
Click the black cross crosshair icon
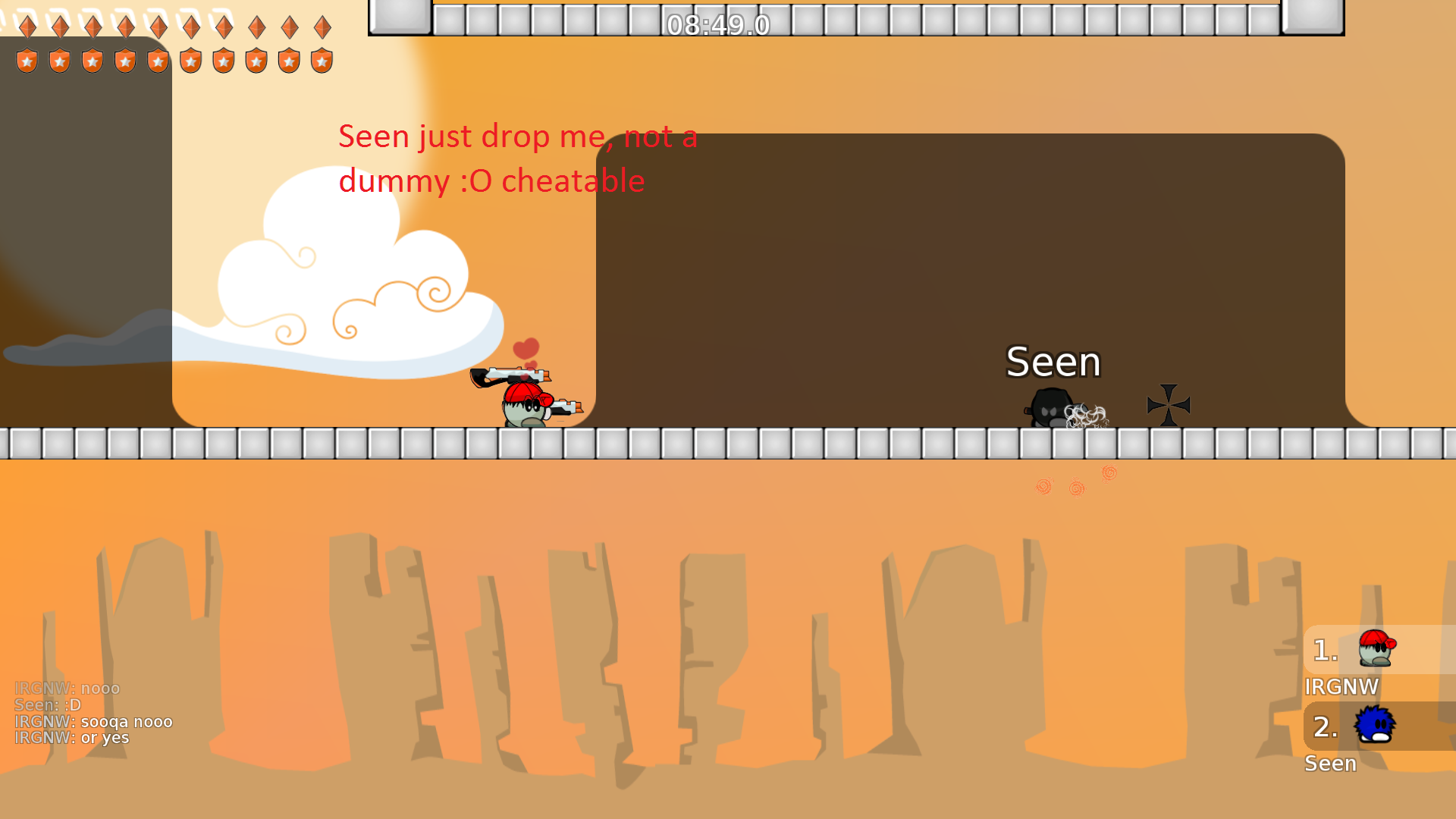tap(1168, 405)
